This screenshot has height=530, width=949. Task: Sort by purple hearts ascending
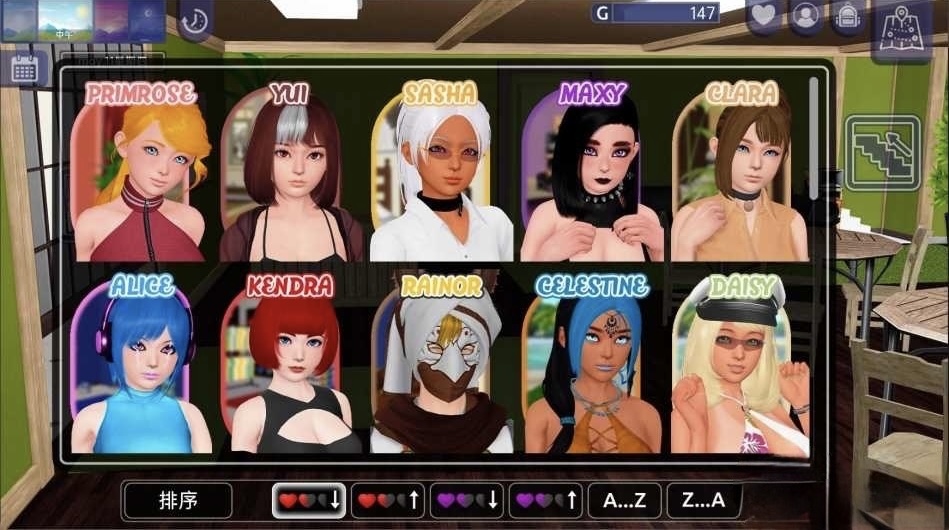coord(545,499)
